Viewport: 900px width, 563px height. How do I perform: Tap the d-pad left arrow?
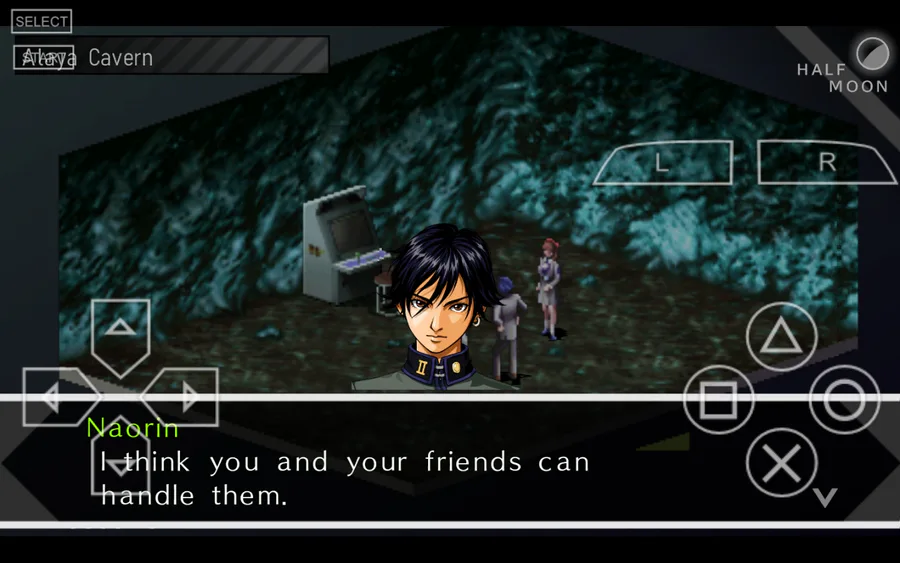click(57, 397)
